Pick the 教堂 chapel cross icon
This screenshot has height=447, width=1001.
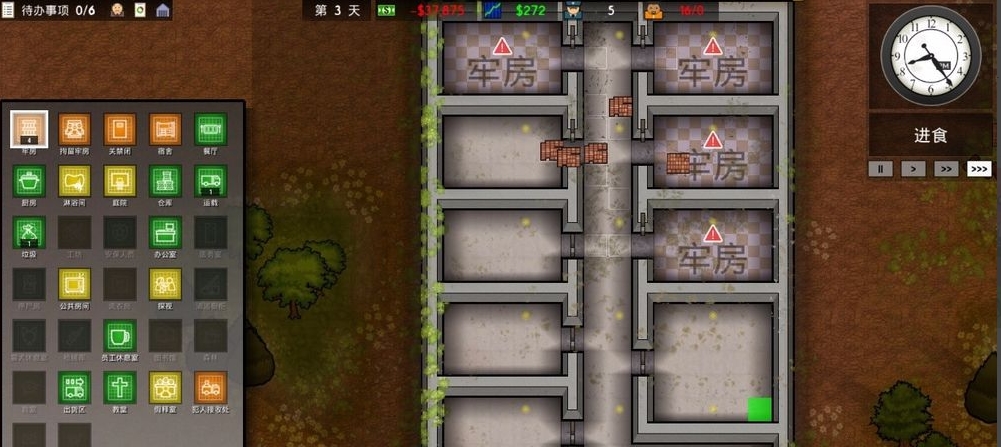pyautogui.click(x=120, y=388)
